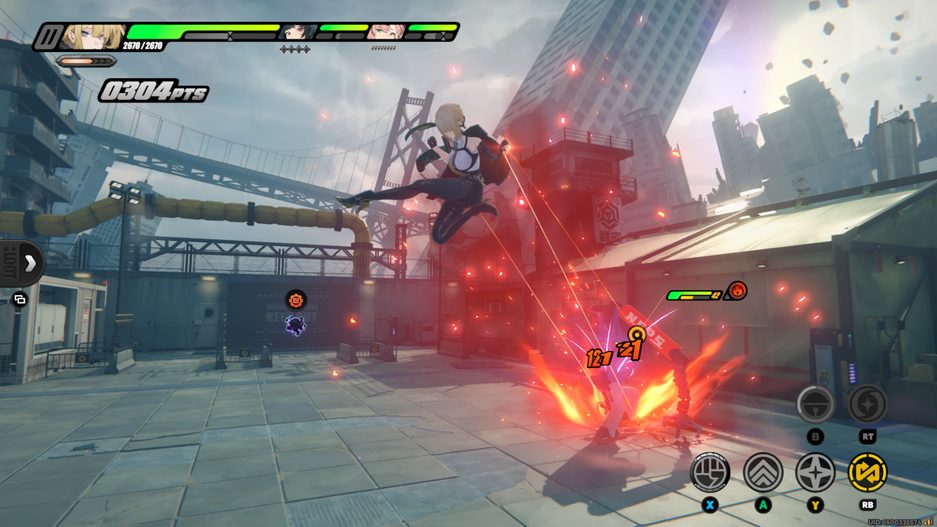Screen dimensions: 937x527
Task: Pause the game with the top-left pause button
Action: pos(47,37)
